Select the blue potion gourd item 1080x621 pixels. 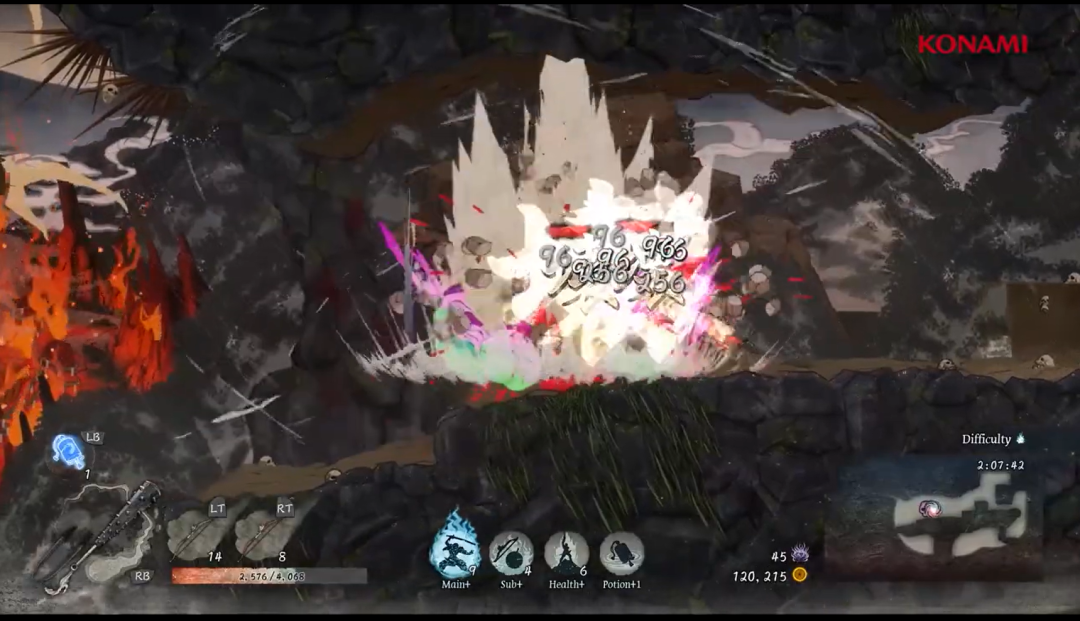70,453
